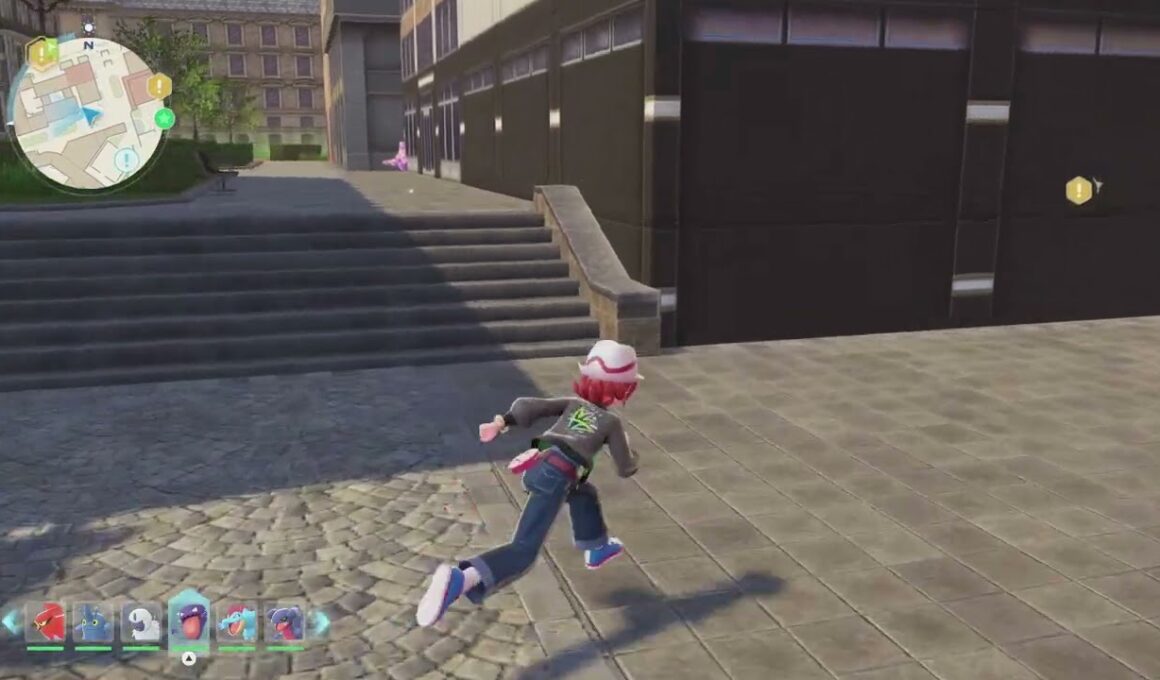The width and height of the screenshot is (1160, 680).
Task: Select the yellow flagged quest marker on minimap
Action: pyautogui.click(x=42, y=53)
